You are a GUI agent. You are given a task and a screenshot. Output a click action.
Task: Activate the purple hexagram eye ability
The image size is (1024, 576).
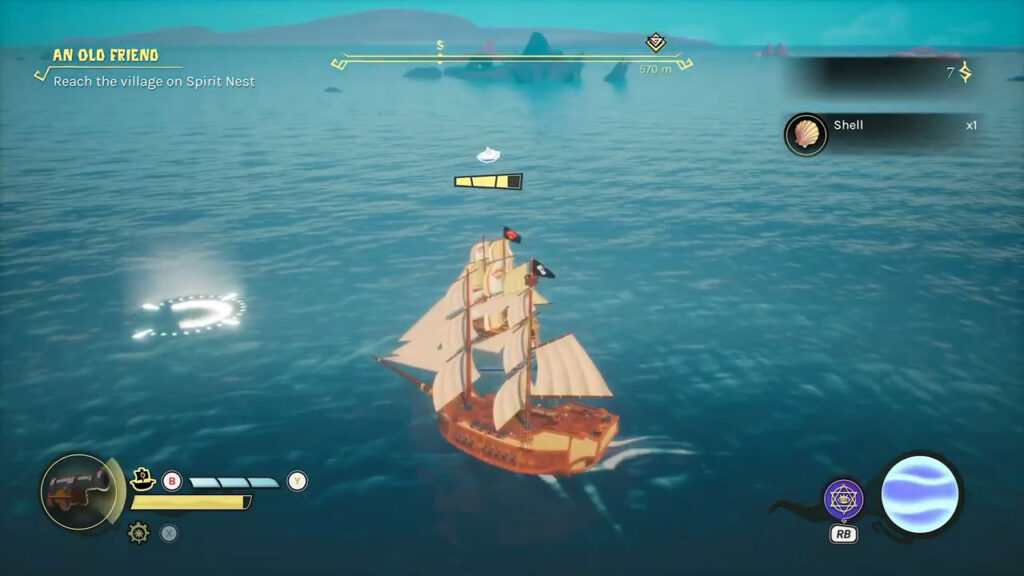click(x=843, y=498)
